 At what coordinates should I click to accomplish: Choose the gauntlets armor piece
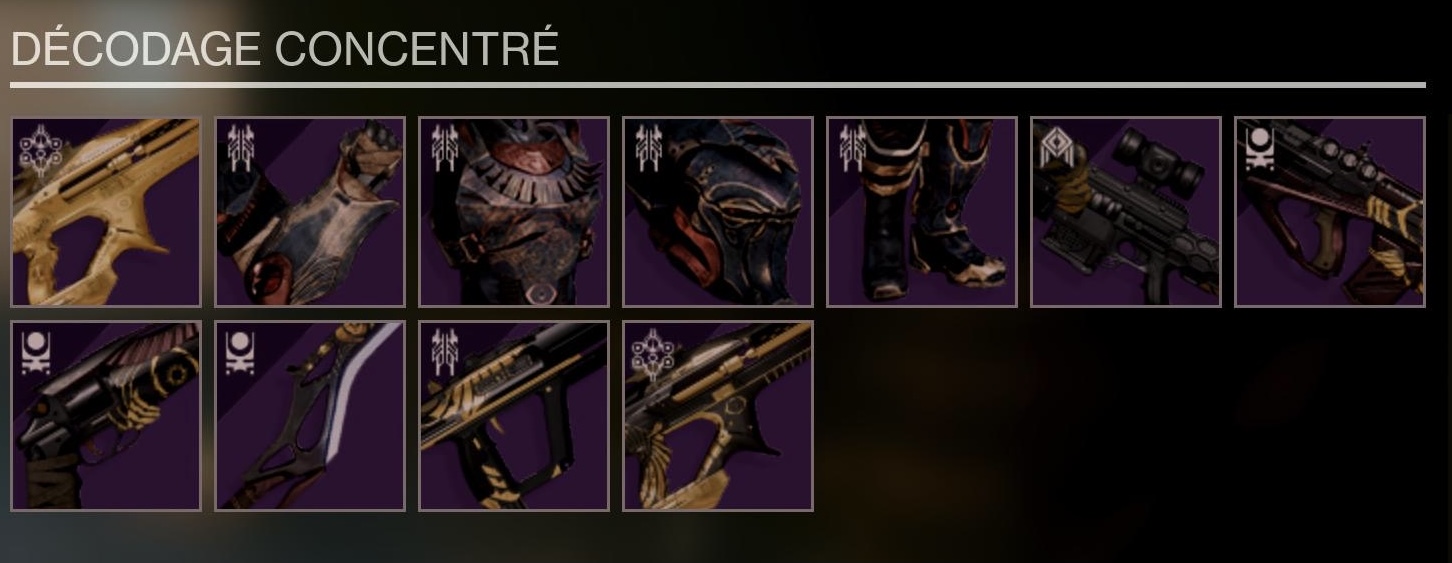click(310, 212)
